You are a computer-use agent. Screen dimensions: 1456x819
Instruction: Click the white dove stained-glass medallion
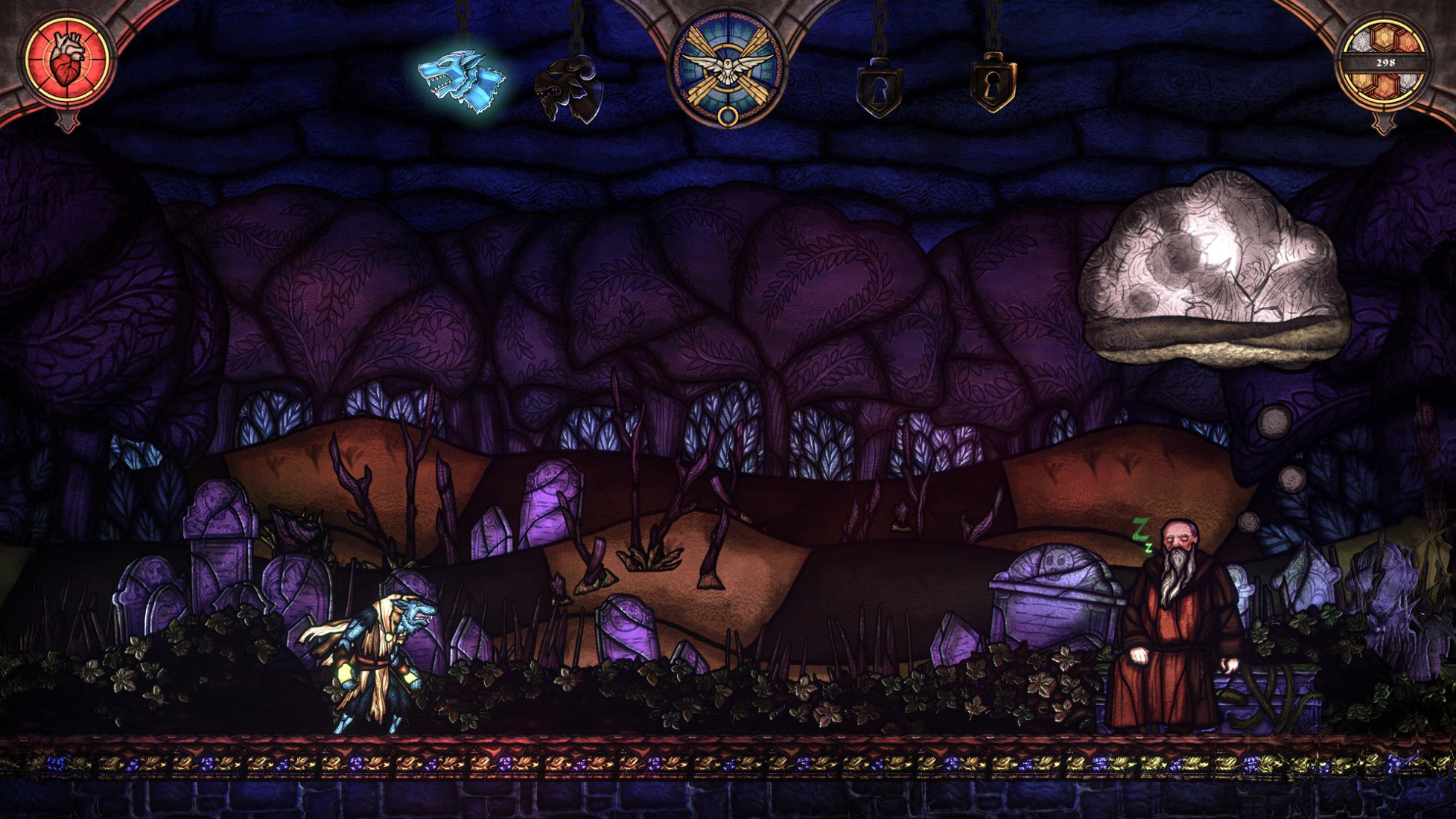tap(728, 67)
